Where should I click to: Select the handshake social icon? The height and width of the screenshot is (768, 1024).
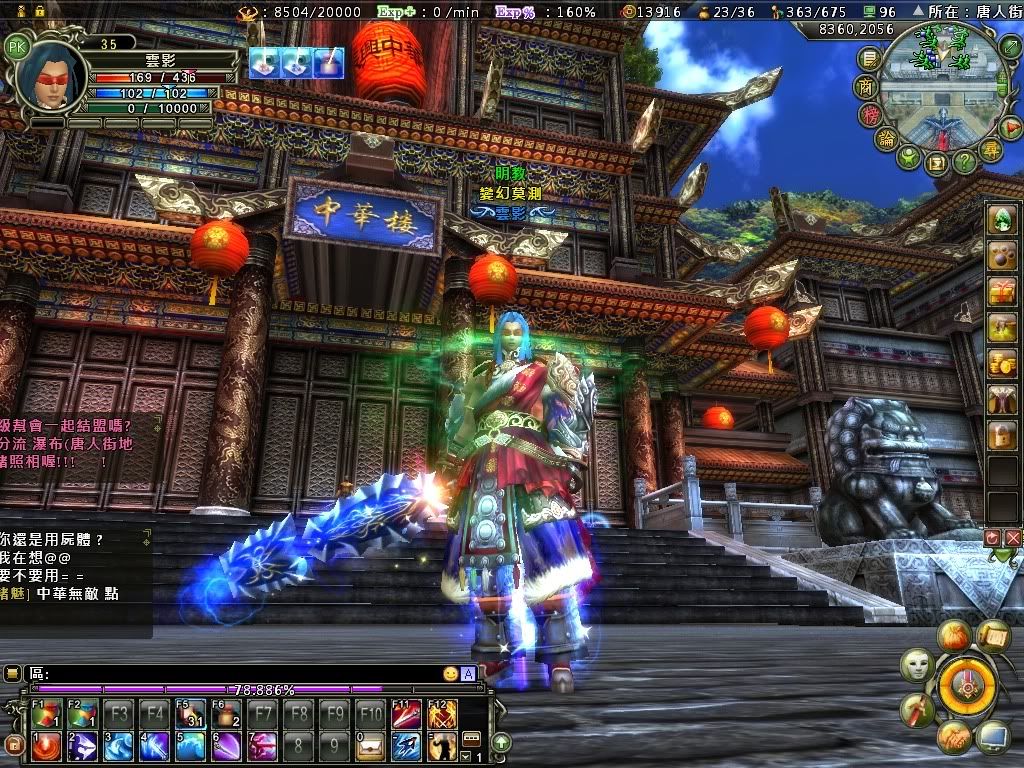click(954, 738)
